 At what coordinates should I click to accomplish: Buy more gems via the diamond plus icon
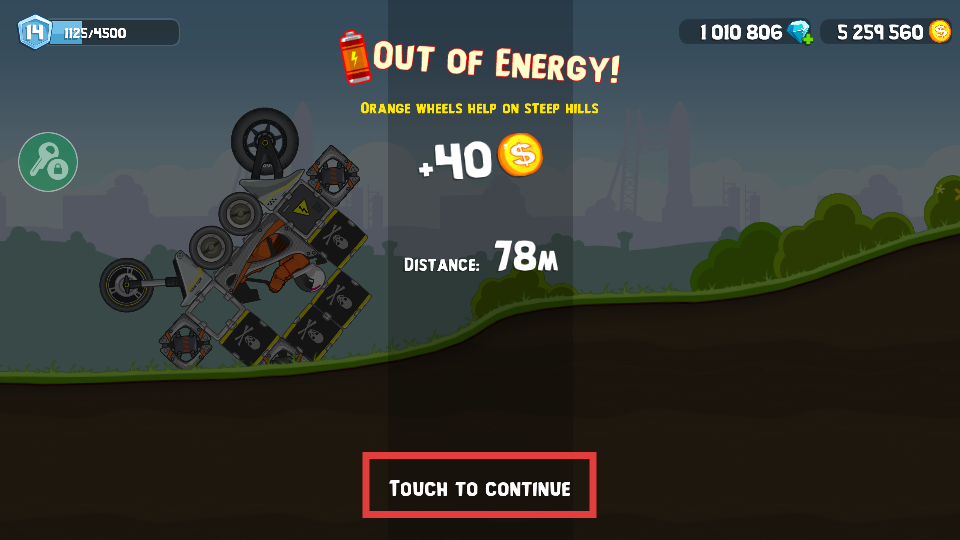(800, 33)
